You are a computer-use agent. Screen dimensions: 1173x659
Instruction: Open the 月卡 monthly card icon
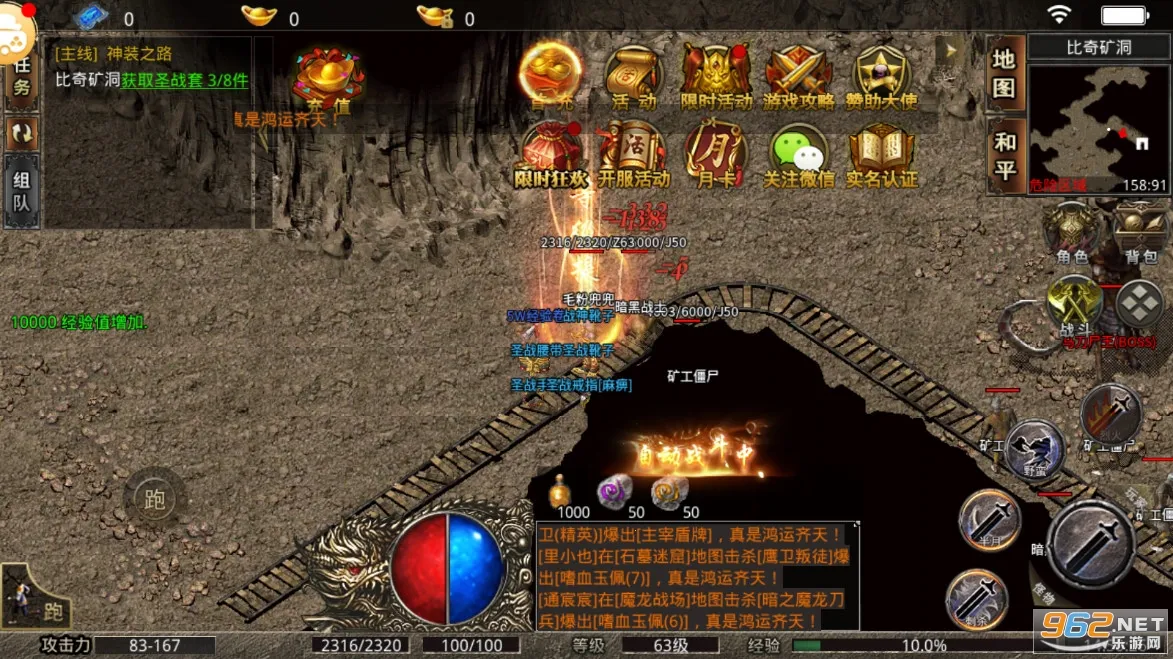pos(716,155)
